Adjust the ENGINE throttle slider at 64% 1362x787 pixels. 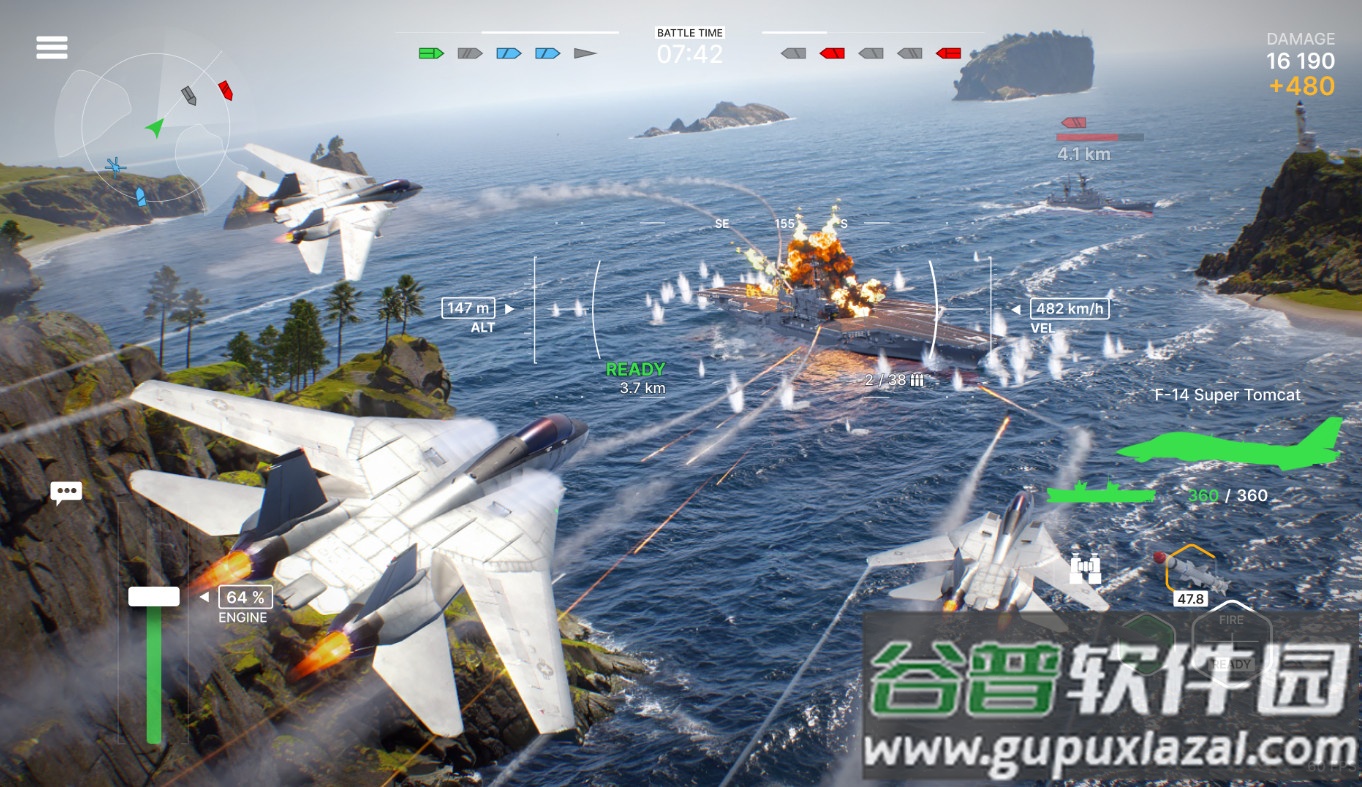tap(152, 597)
